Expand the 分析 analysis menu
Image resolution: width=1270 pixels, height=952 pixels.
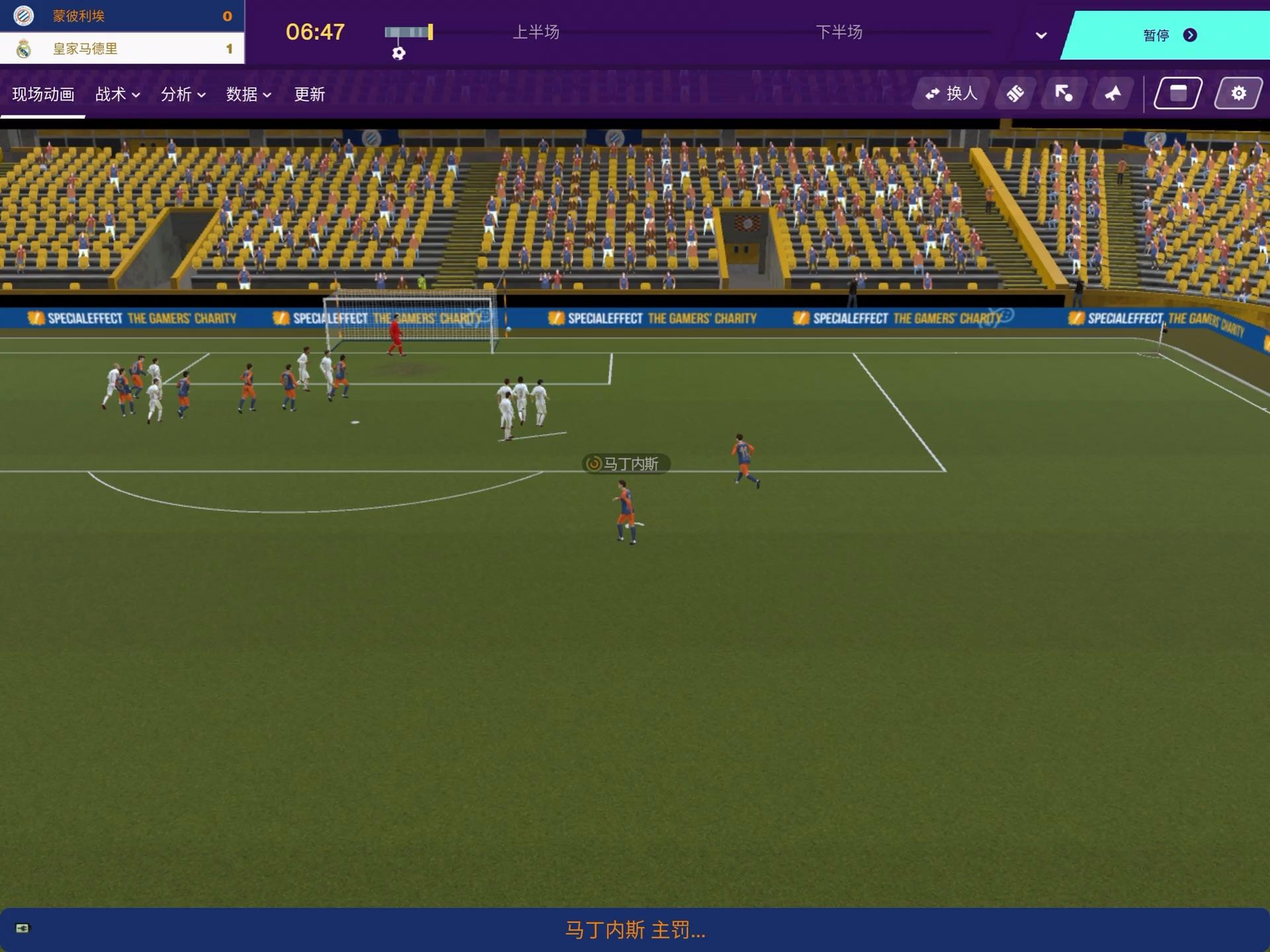tap(183, 95)
